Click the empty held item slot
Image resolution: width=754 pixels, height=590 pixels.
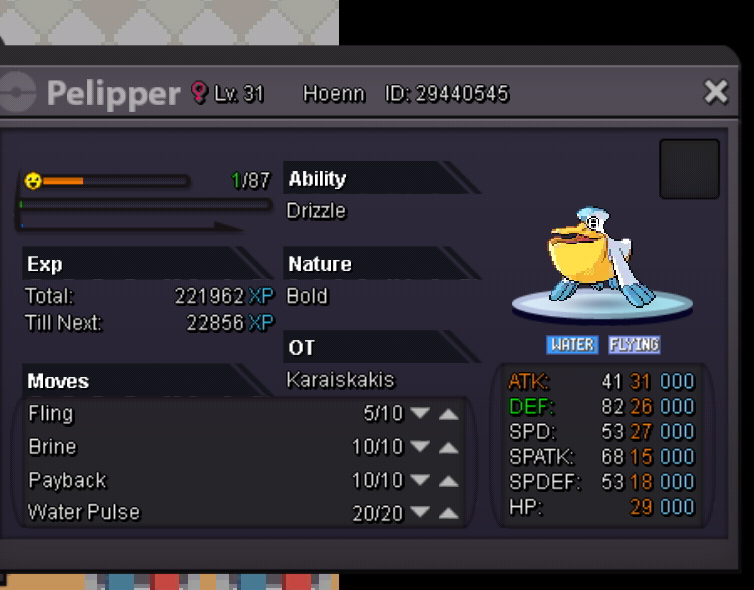coord(689,169)
